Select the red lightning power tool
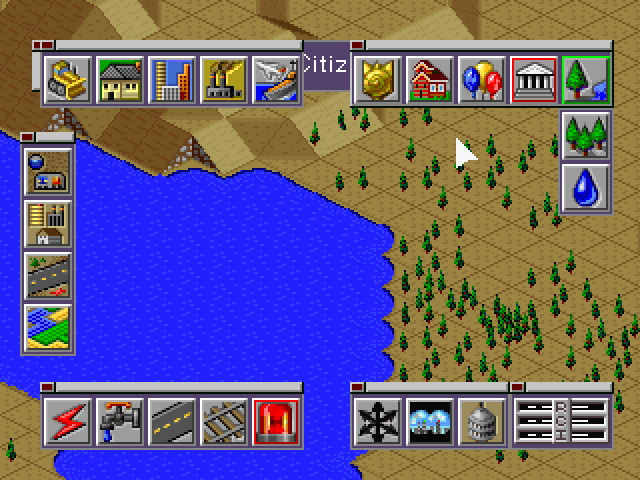 [x=68, y=422]
